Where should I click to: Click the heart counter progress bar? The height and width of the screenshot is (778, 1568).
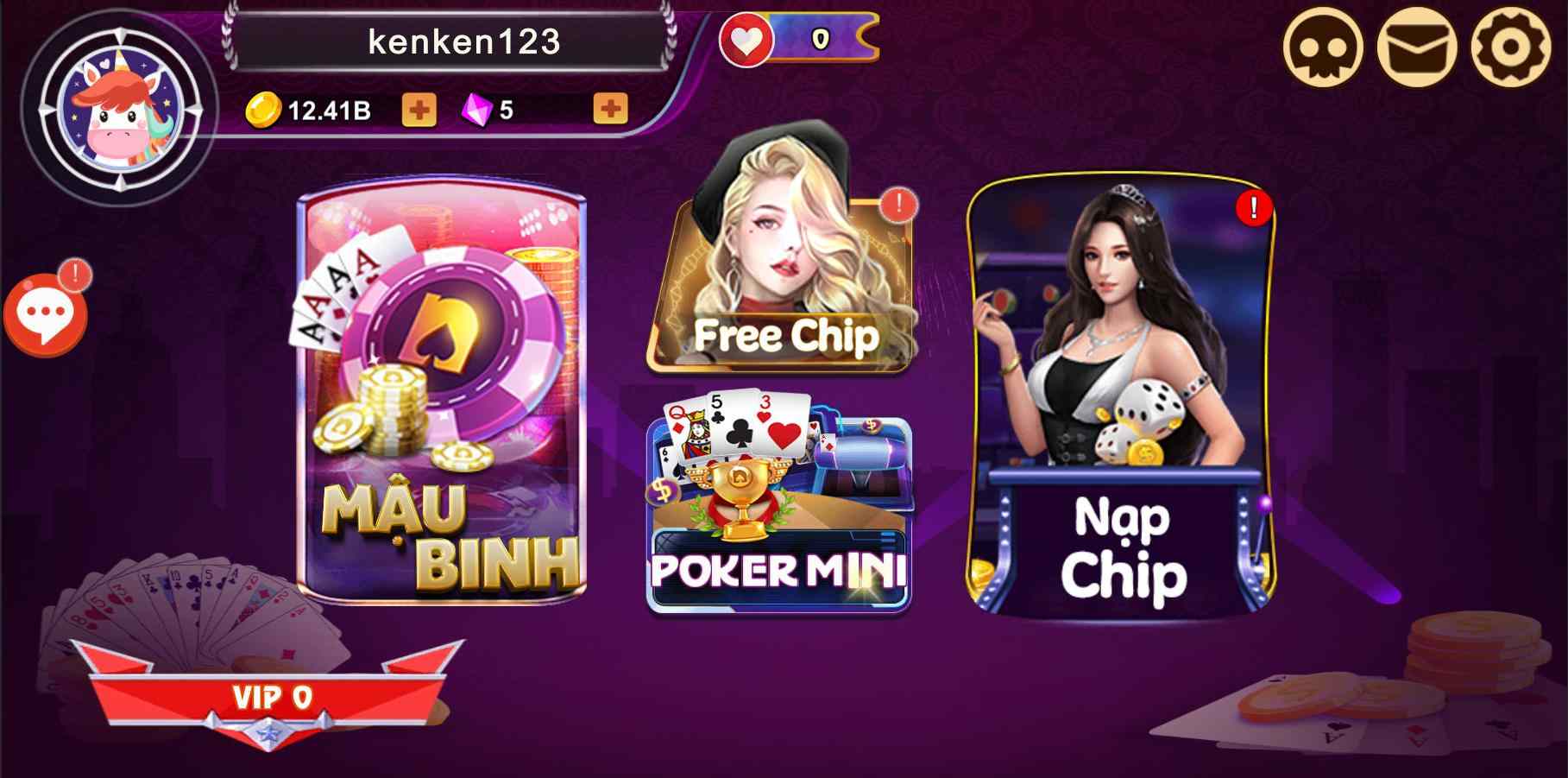[820, 37]
